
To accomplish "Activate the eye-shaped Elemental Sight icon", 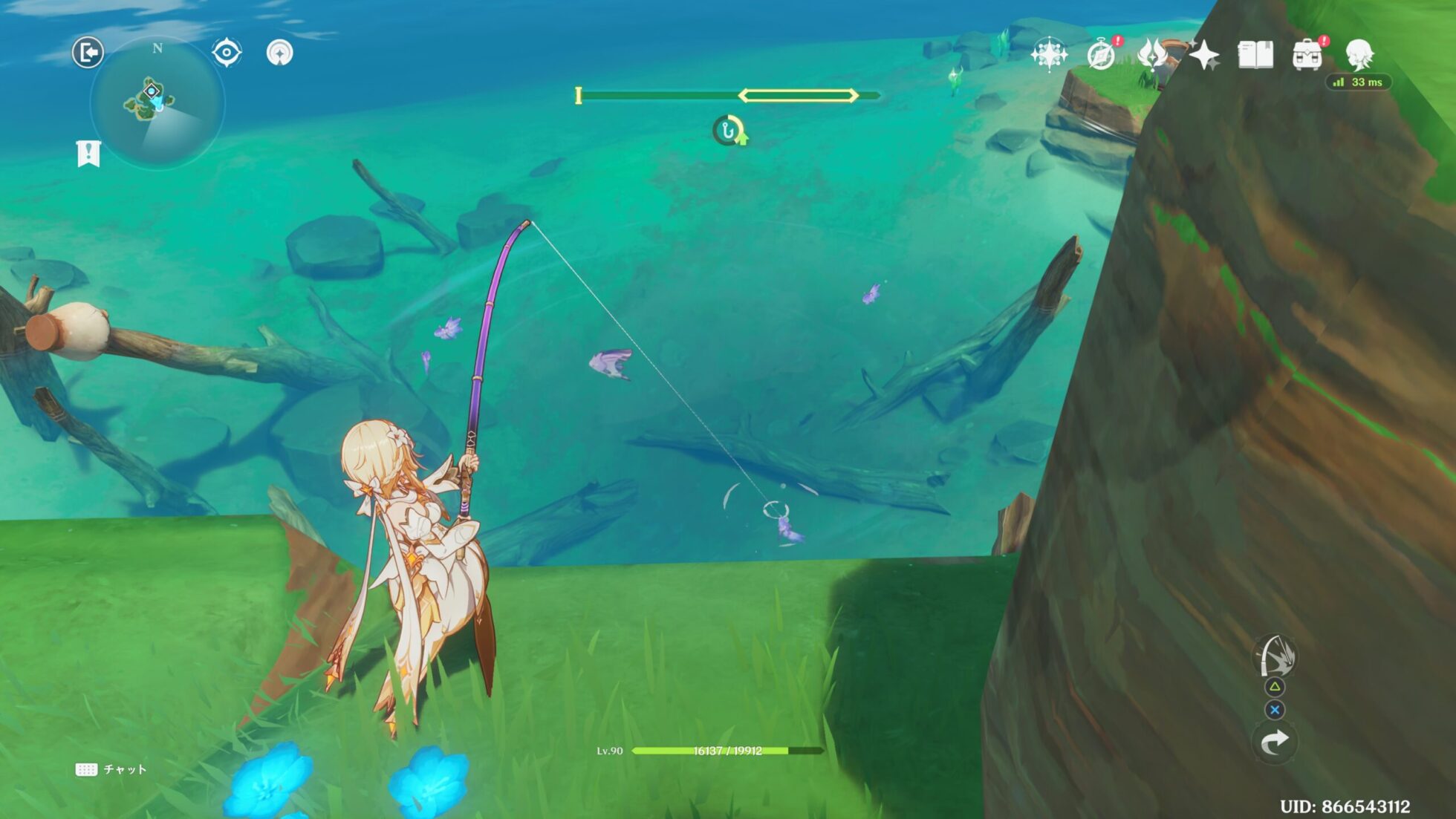I will [x=227, y=53].
